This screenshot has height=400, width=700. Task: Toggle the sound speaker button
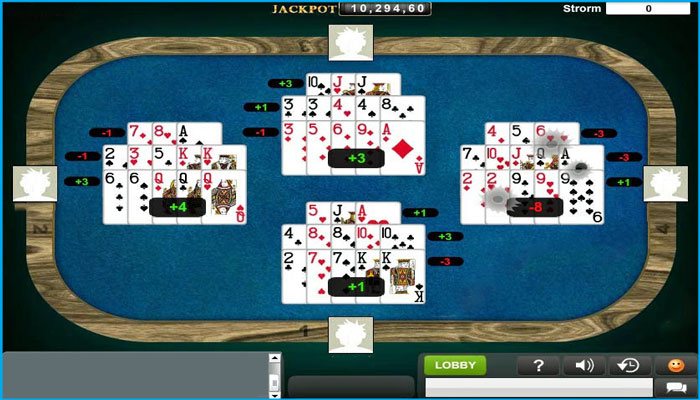[x=585, y=365]
